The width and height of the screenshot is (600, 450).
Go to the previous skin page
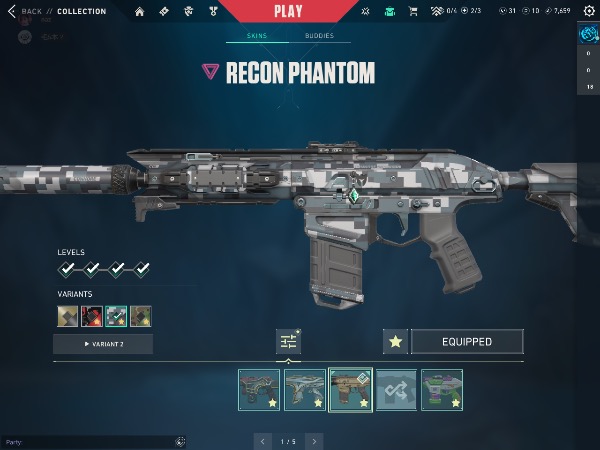pyautogui.click(x=262, y=441)
